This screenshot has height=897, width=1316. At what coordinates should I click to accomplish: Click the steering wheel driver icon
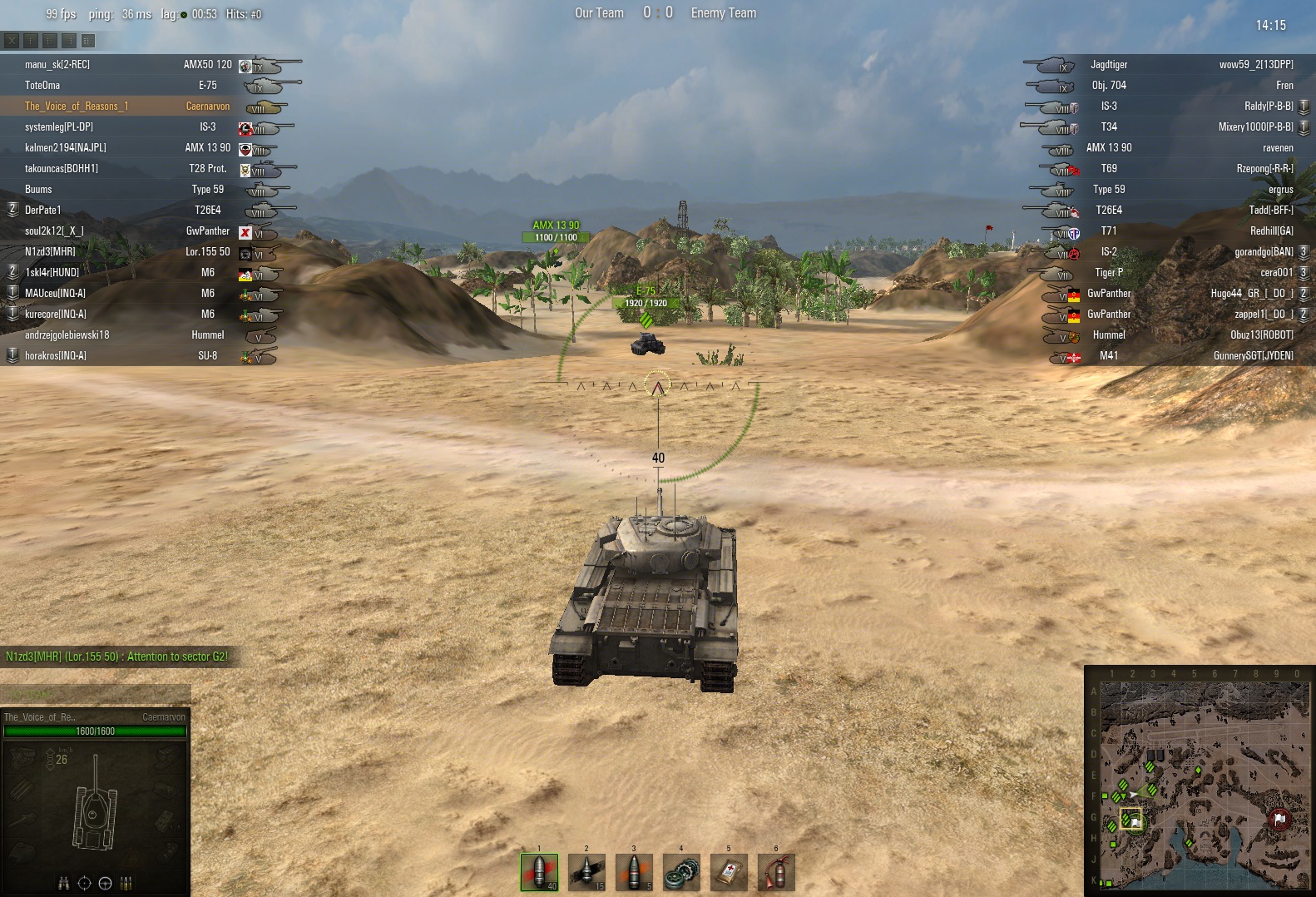106,884
